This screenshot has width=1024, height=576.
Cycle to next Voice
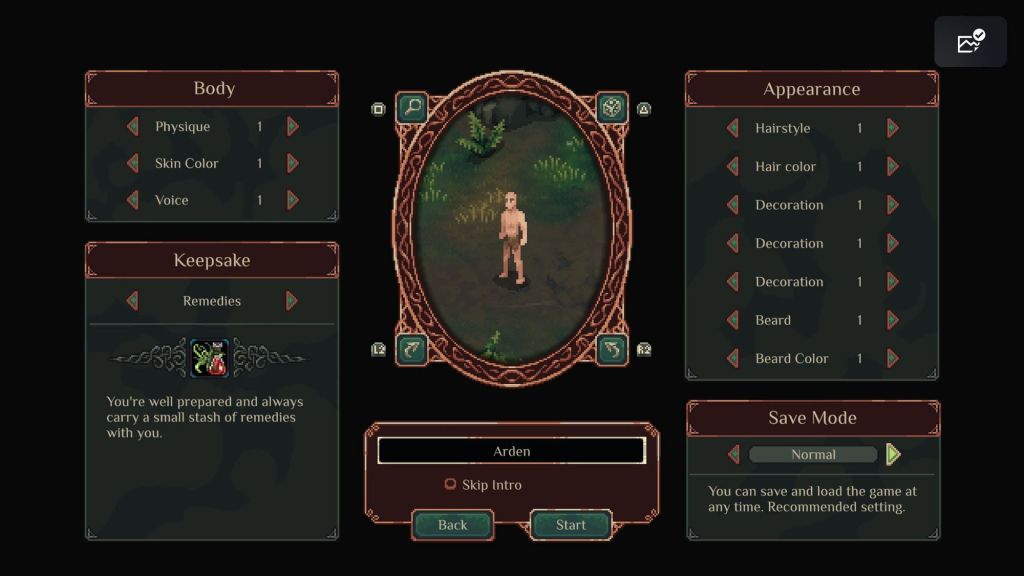coord(293,200)
